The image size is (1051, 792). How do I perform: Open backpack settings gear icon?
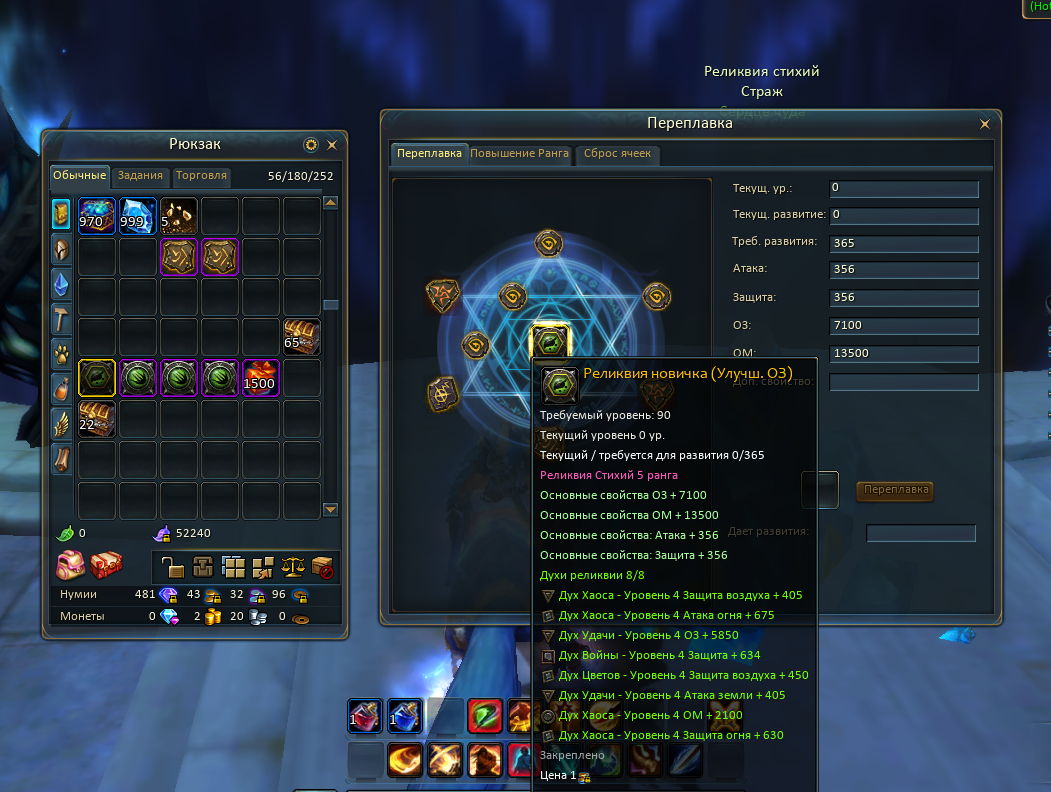[311, 145]
